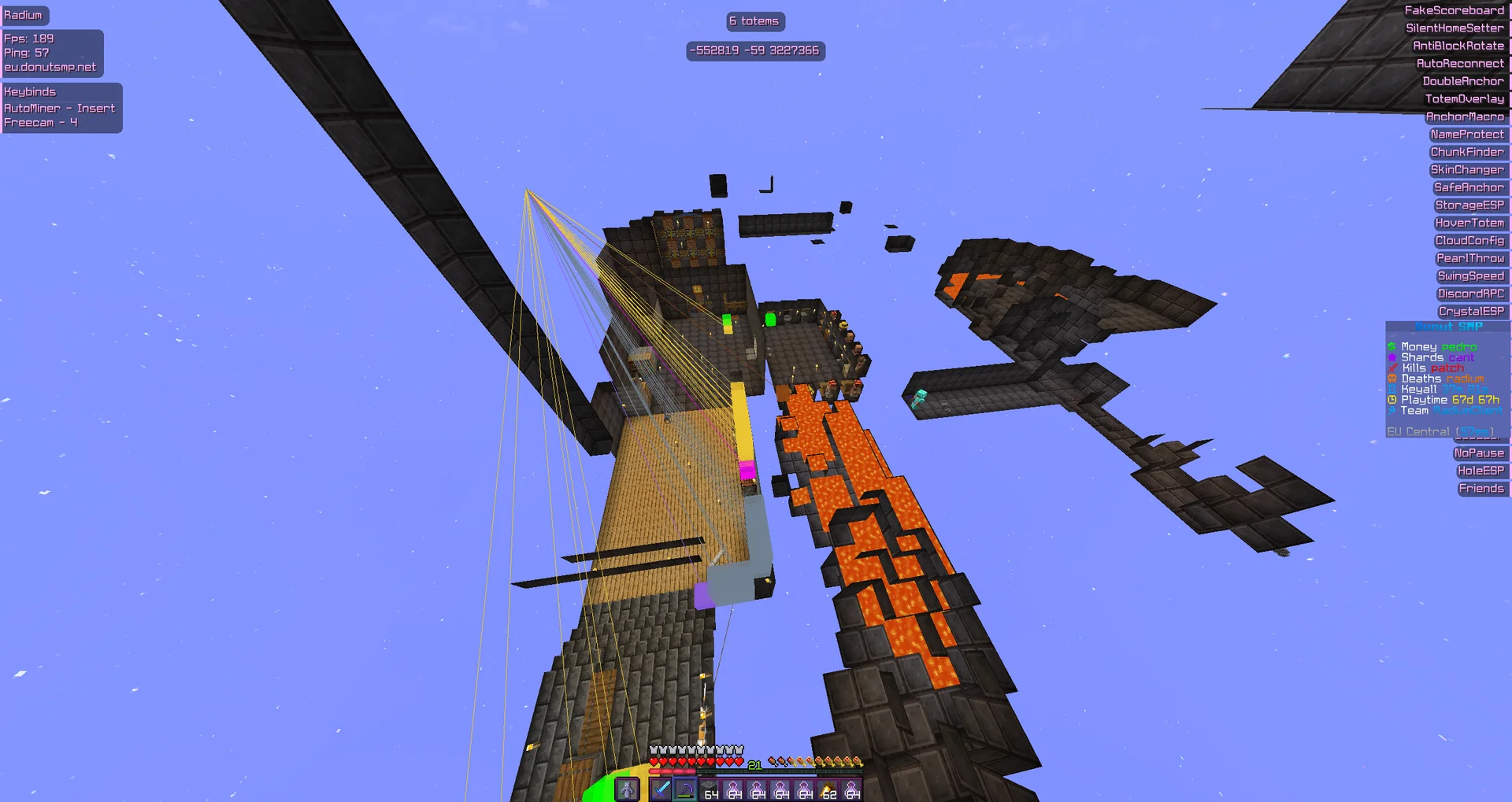Click the sword icon next to Kills
The width and height of the screenshot is (1512, 802).
pos(1392,368)
